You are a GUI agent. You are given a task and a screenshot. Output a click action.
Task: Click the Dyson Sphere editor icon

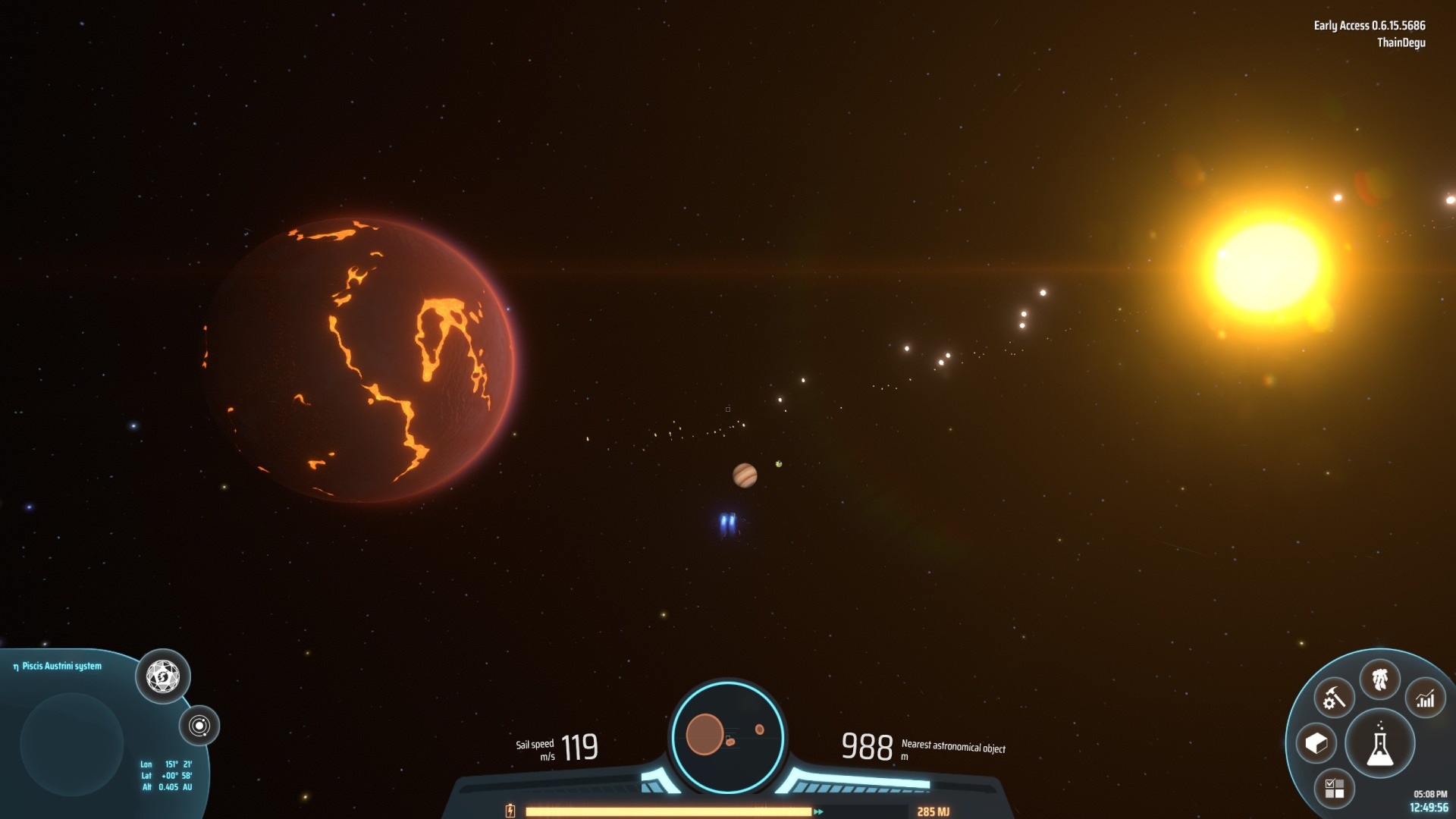[164, 677]
